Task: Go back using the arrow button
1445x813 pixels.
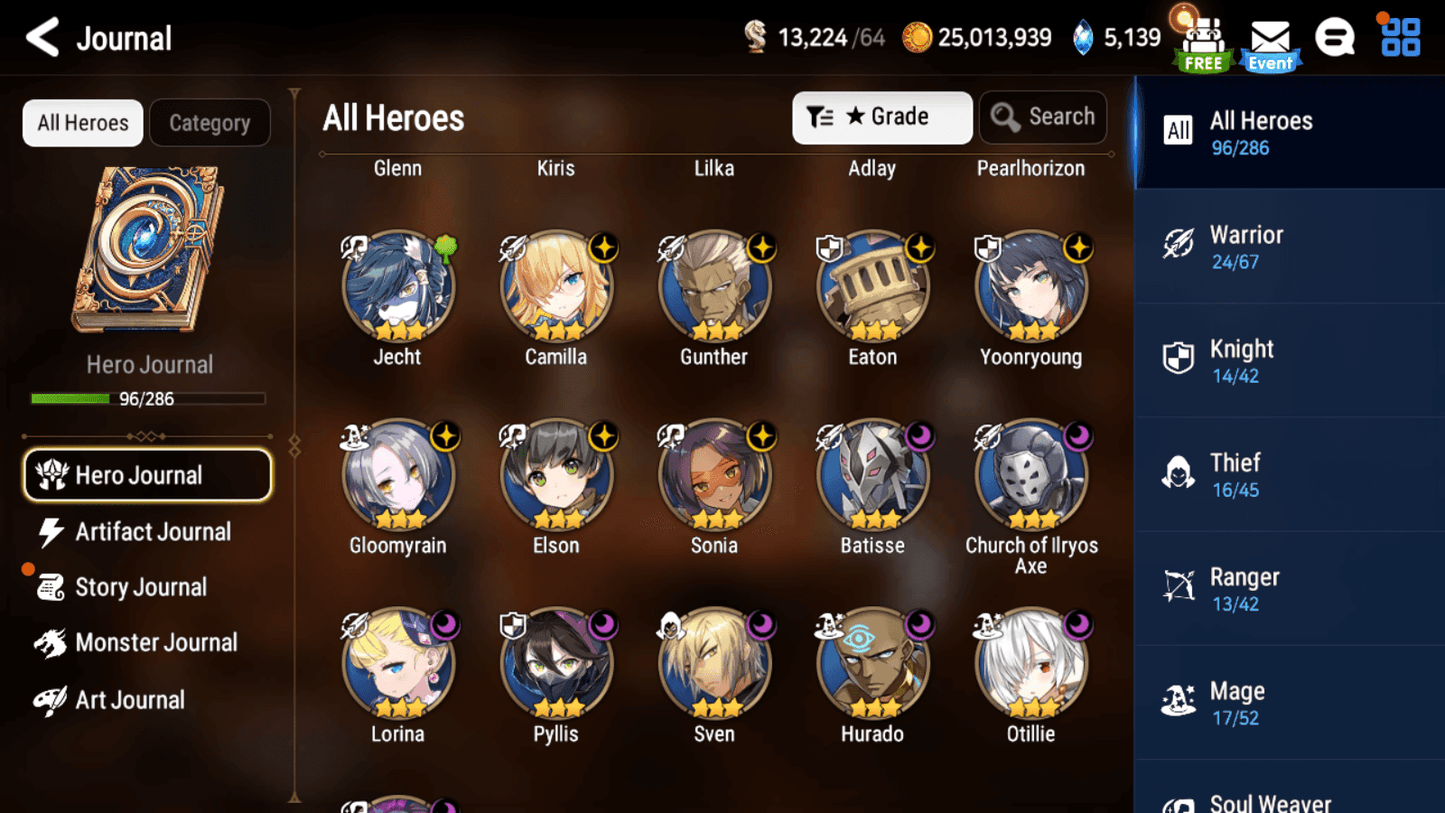Action: pos(42,36)
